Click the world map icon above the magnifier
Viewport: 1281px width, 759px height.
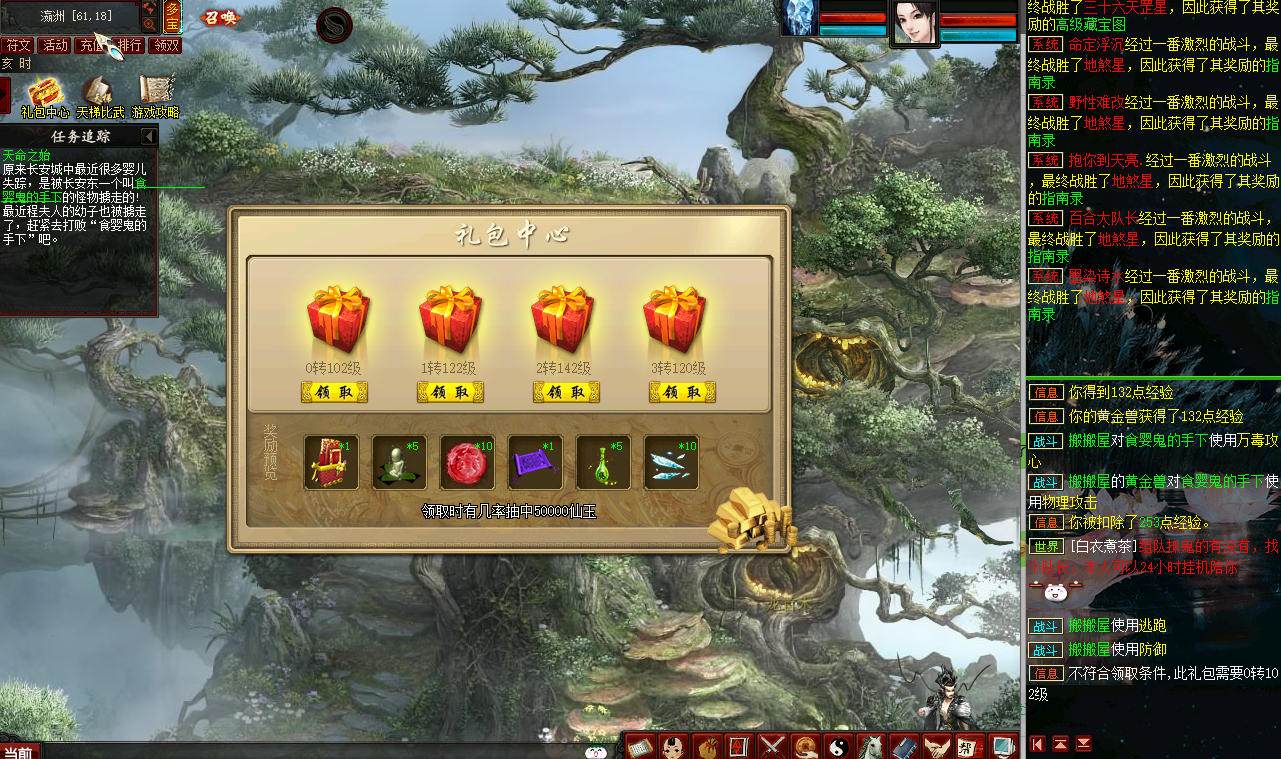[150, 9]
